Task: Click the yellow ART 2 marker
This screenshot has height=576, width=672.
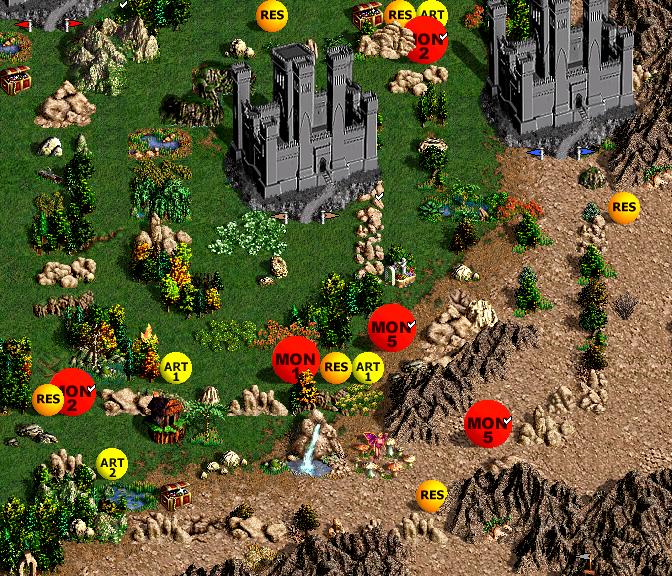Action: [x=112, y=464]
